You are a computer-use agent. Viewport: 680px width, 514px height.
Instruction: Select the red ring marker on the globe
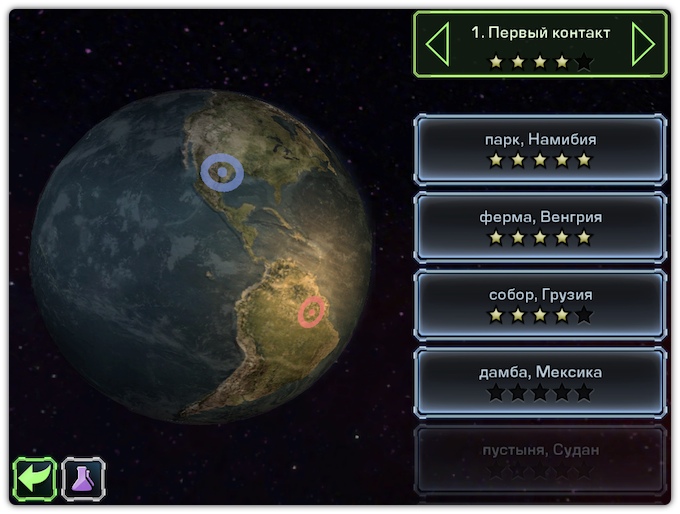click(312, 312)
